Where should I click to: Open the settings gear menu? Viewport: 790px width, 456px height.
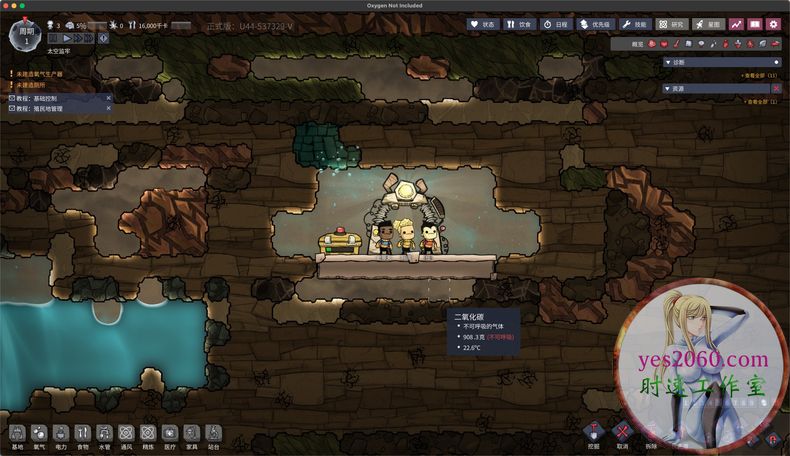773,24
